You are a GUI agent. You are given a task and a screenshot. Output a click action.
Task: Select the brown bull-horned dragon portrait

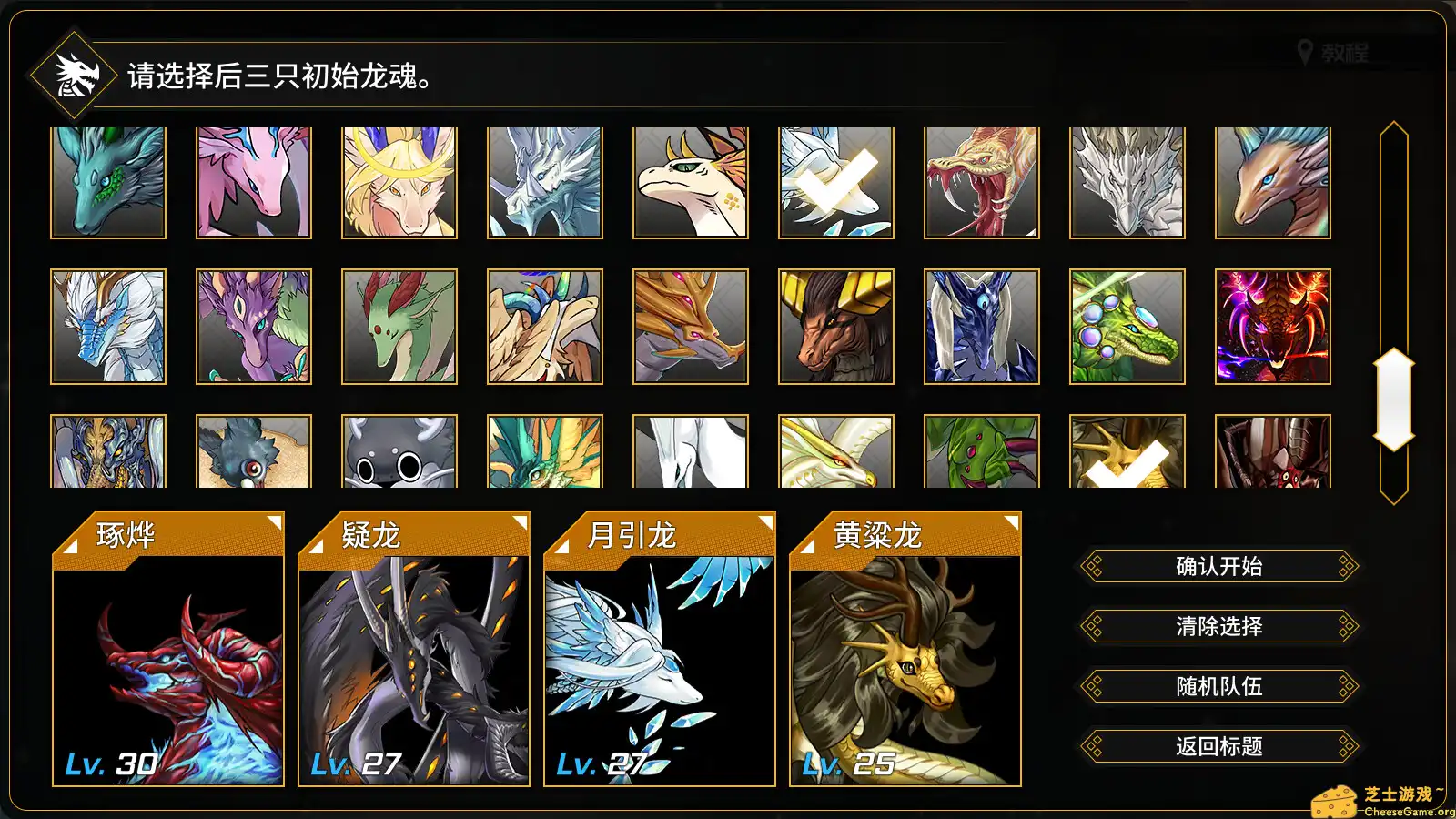835,325
